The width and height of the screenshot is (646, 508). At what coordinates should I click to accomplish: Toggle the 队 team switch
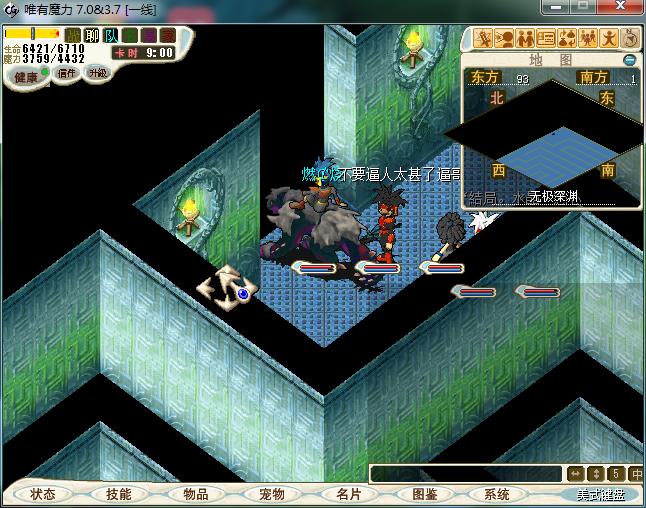[x=111, y=35]
